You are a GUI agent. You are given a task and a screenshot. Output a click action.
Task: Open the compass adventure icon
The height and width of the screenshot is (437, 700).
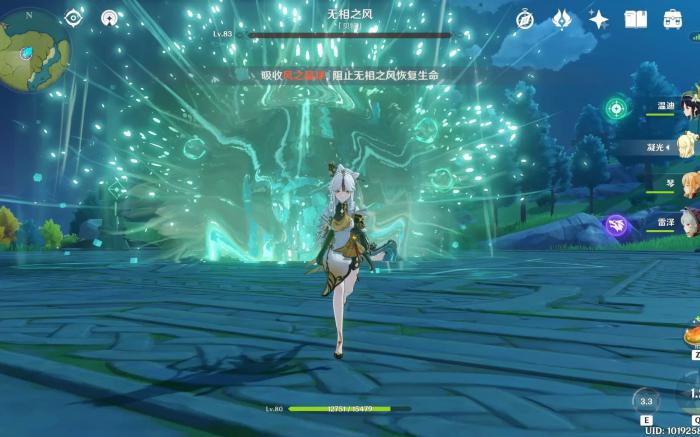[x=525, y=19]
